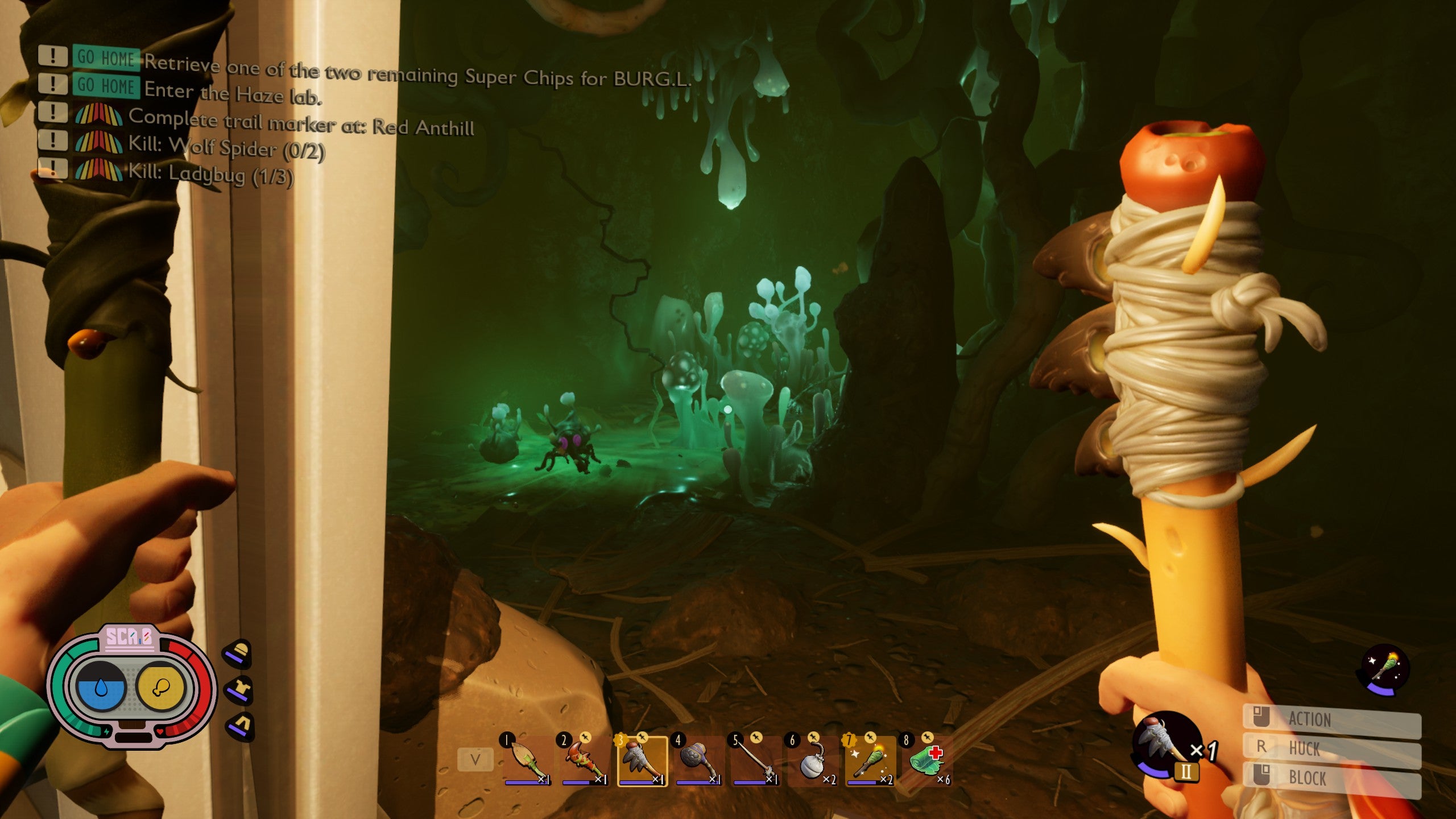The image size is (1456, 819).
Task: Open the SCA.B watch display
Action: pyautogui.click(x=131, y=686)
